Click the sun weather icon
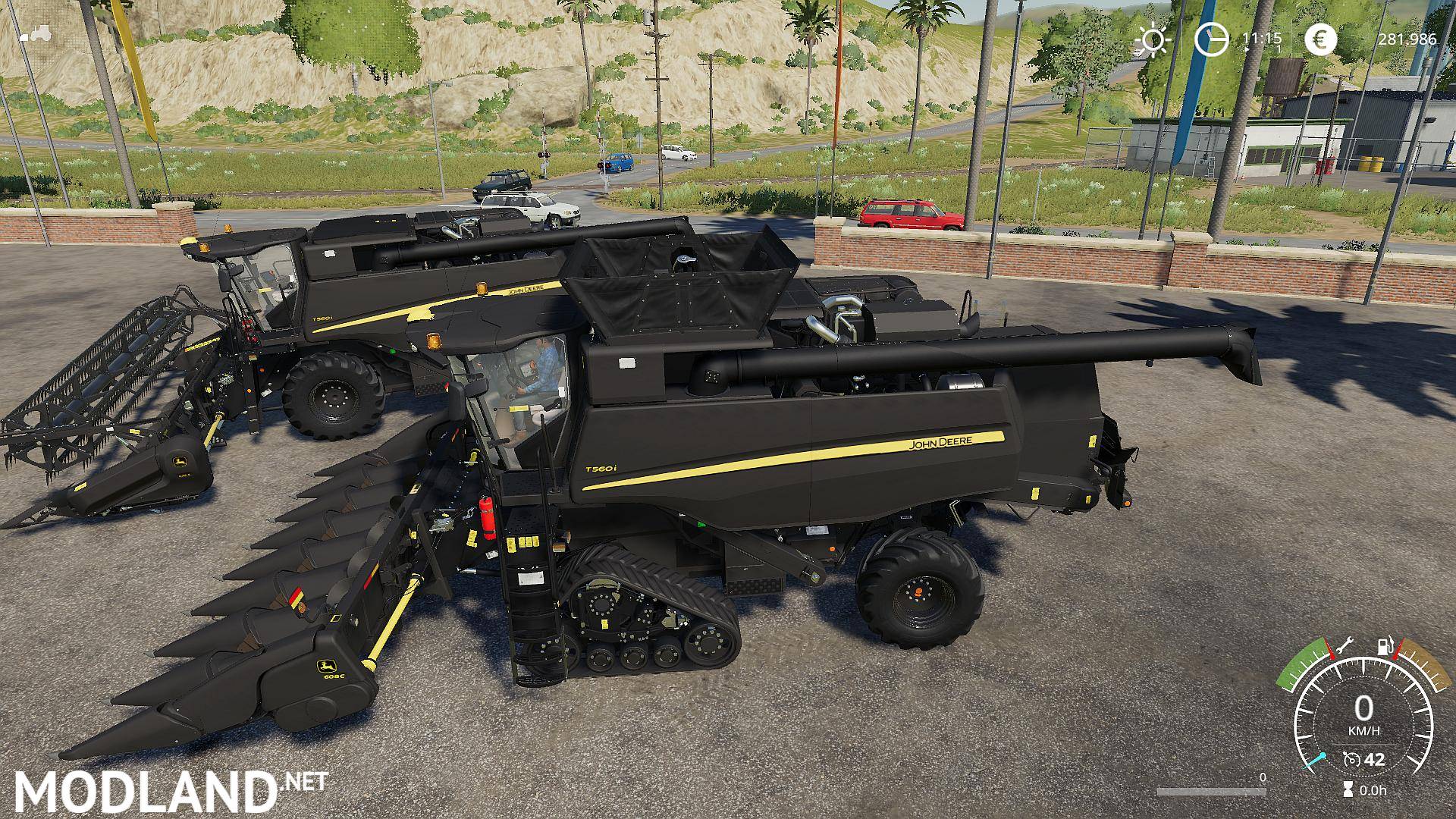Screen dimensions: 1456x819 click(1153, 40)
